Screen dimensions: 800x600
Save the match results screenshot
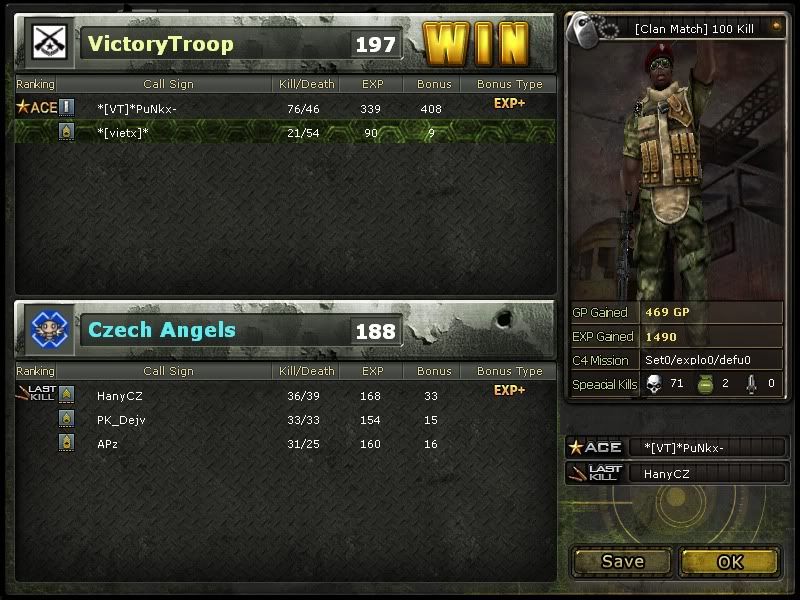(x=622, y=562)
